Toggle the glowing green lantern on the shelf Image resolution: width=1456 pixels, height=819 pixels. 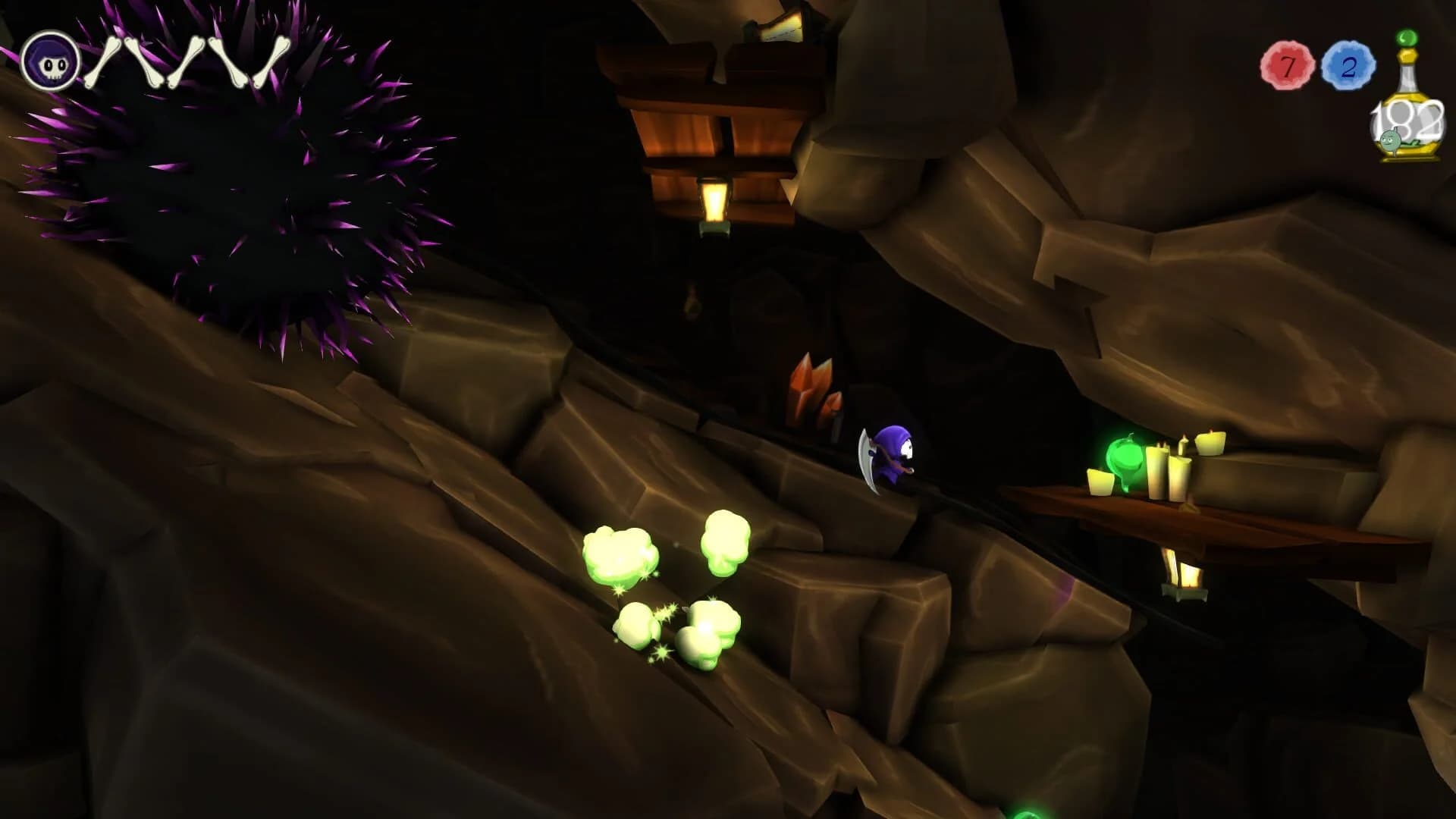pyautogui.click(x=1126, y=457)
